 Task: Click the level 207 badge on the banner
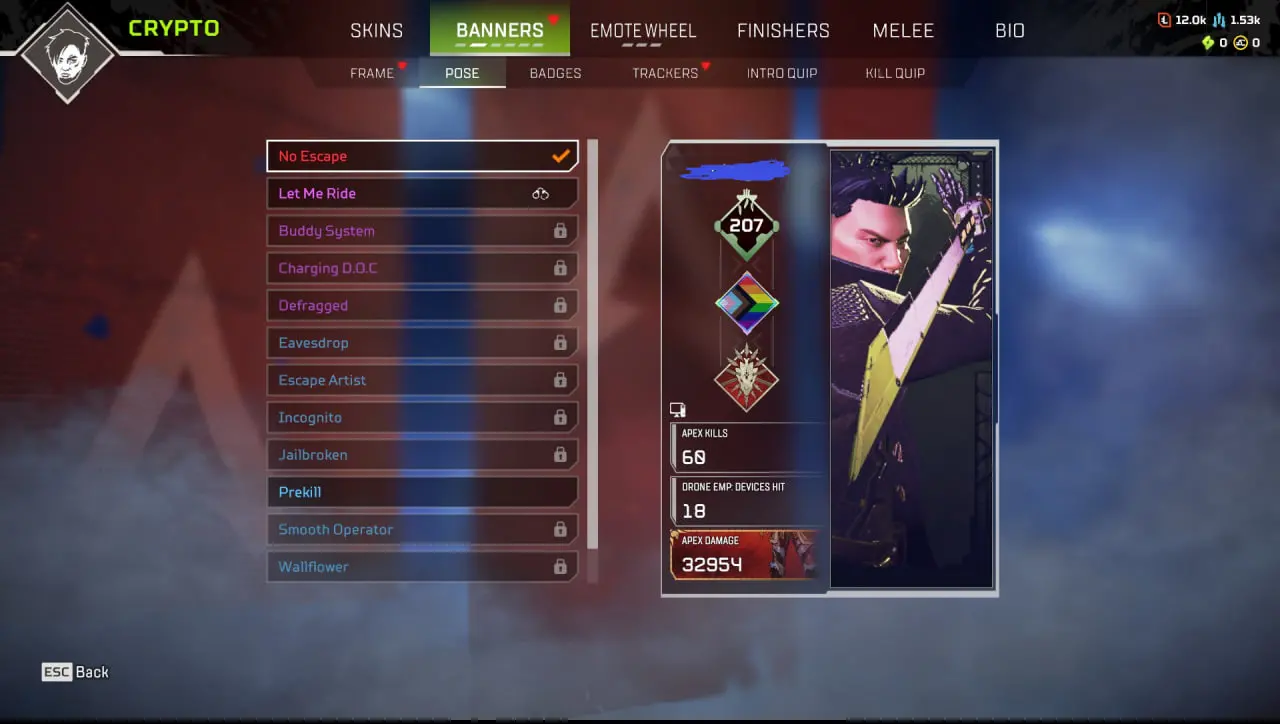click(746, 225)
